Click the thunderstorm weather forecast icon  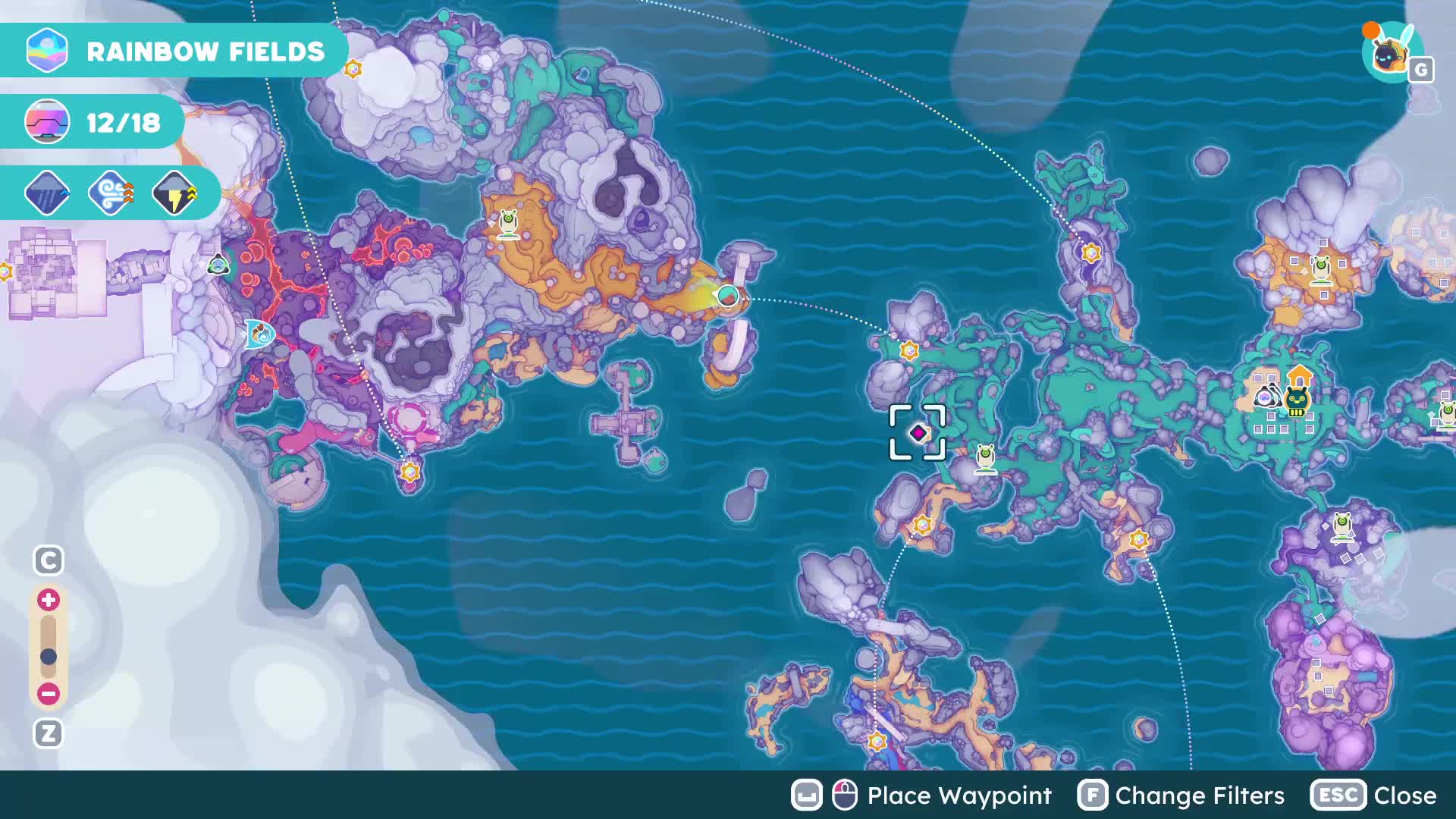(x=174, y=193)
